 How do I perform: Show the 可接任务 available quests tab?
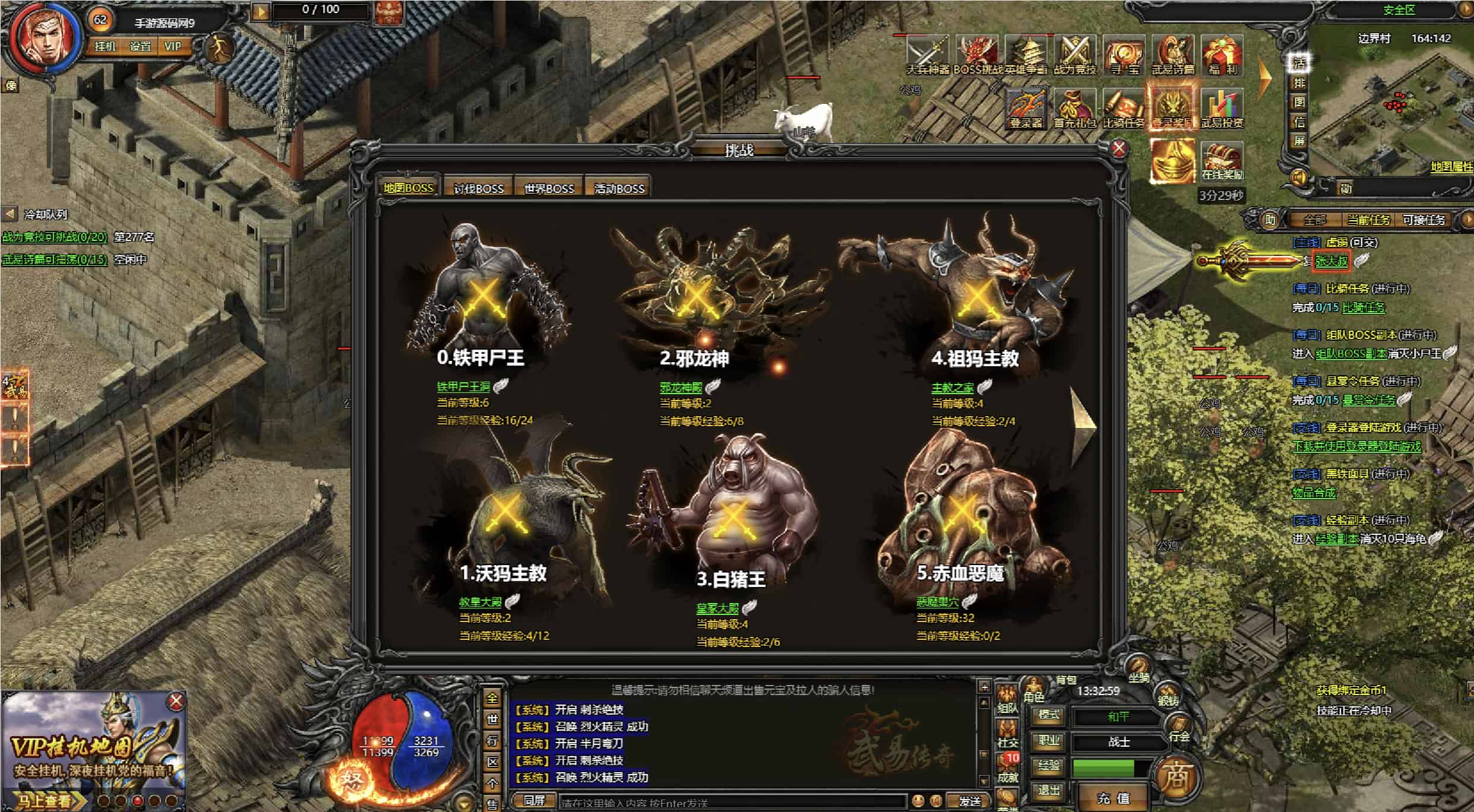coord(1424,220)
